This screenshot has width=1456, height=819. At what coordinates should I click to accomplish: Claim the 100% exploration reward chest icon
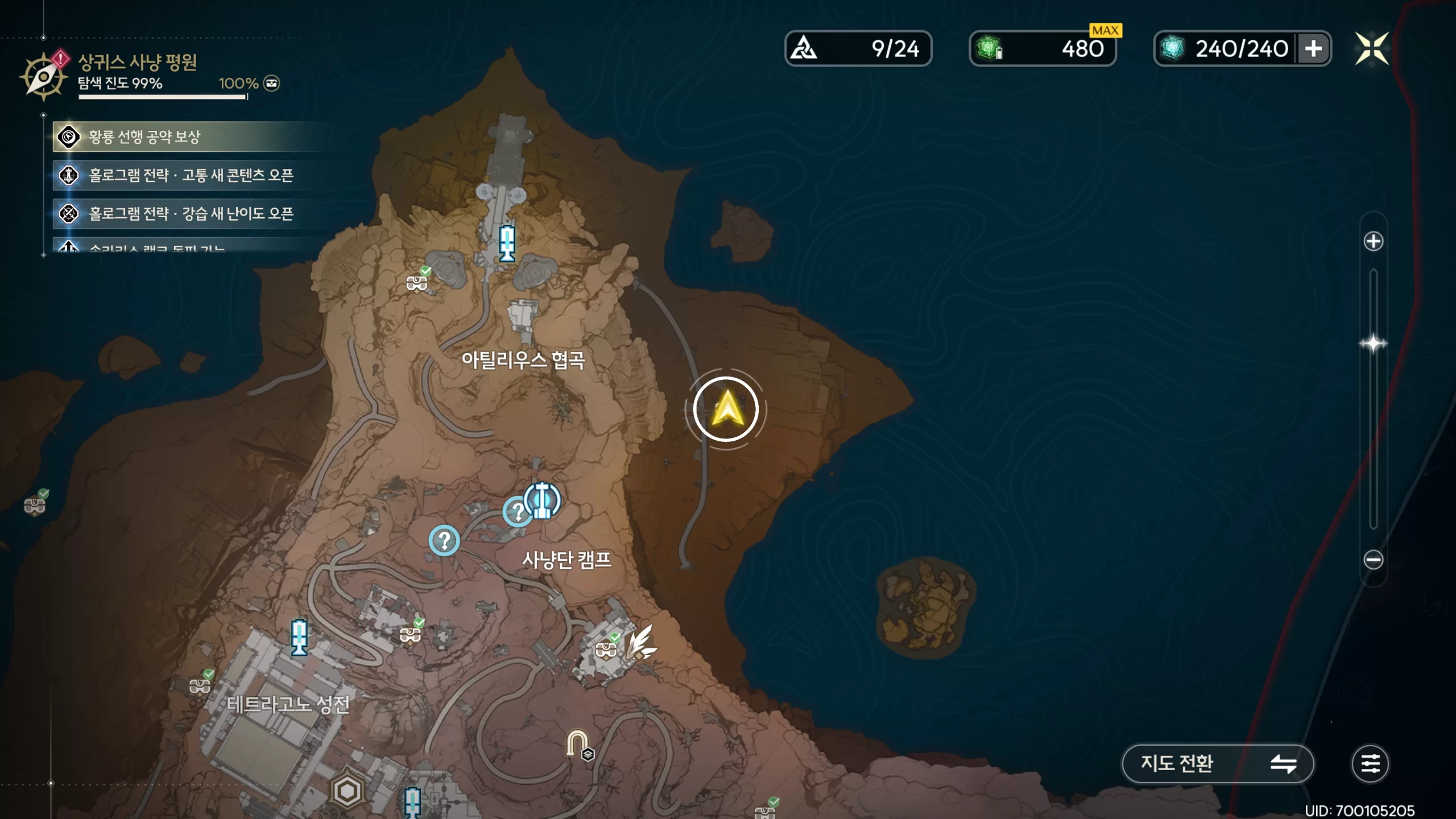(272, 84)
